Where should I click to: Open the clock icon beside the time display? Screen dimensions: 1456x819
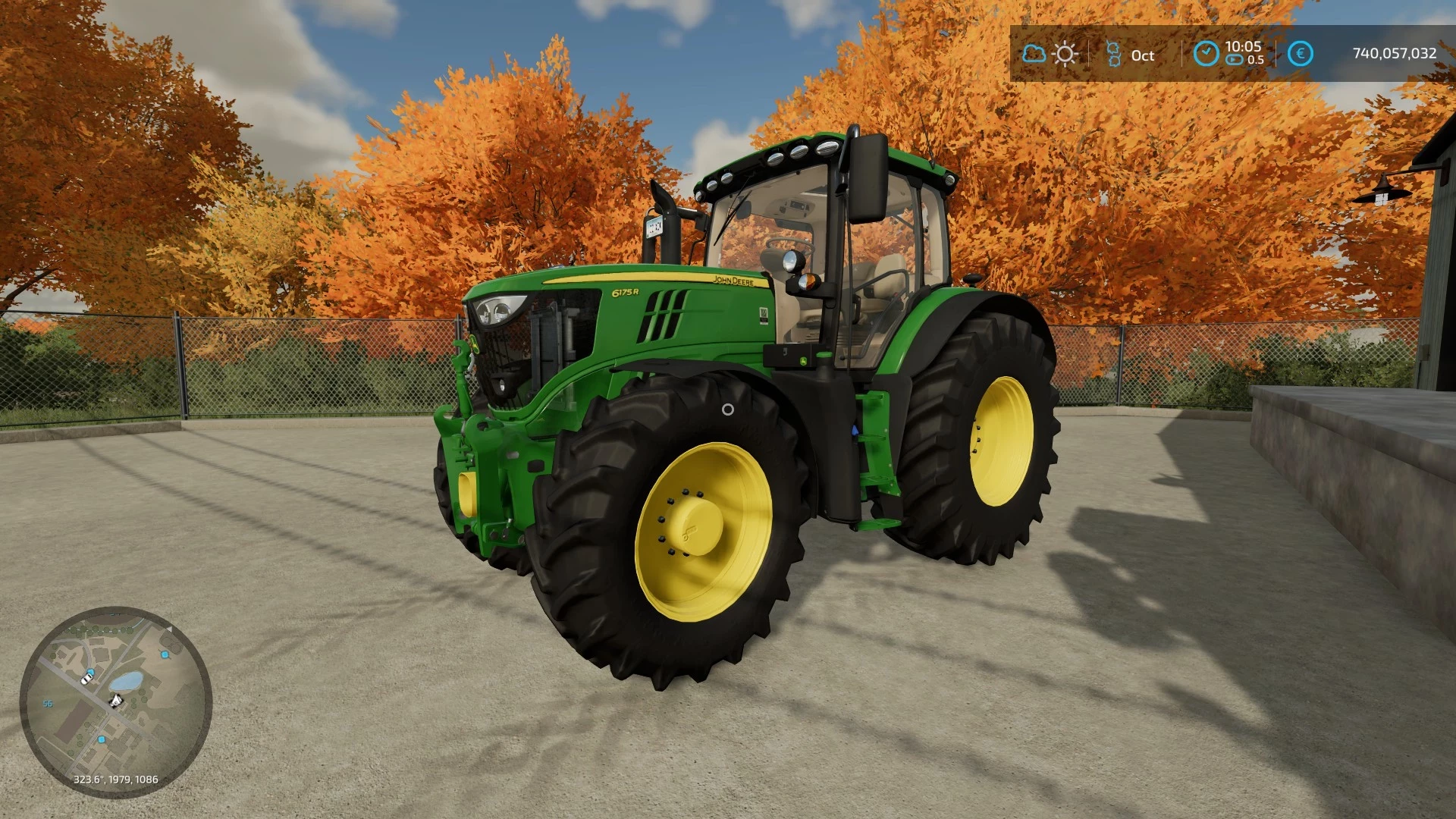pyautogui.click(x=1206, y=52)
